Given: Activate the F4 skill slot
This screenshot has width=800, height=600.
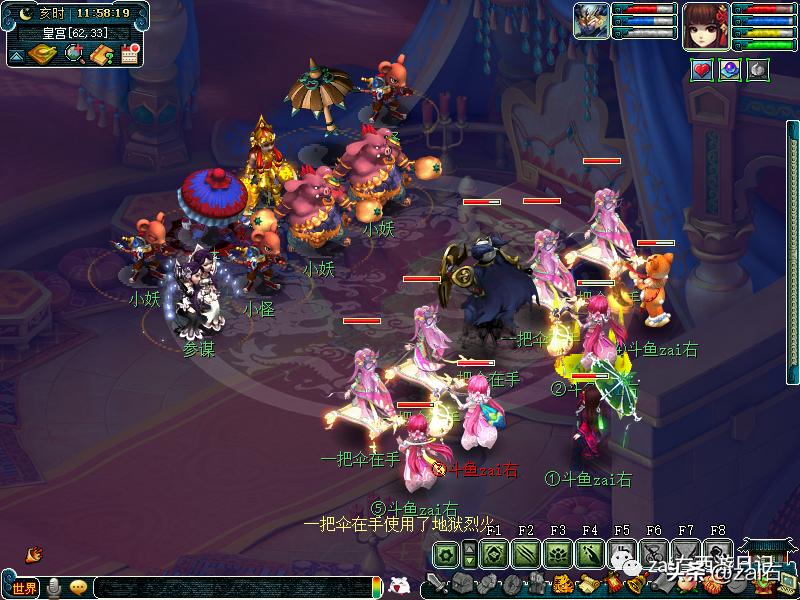Looking at the screenshot, I should [590, 554].
